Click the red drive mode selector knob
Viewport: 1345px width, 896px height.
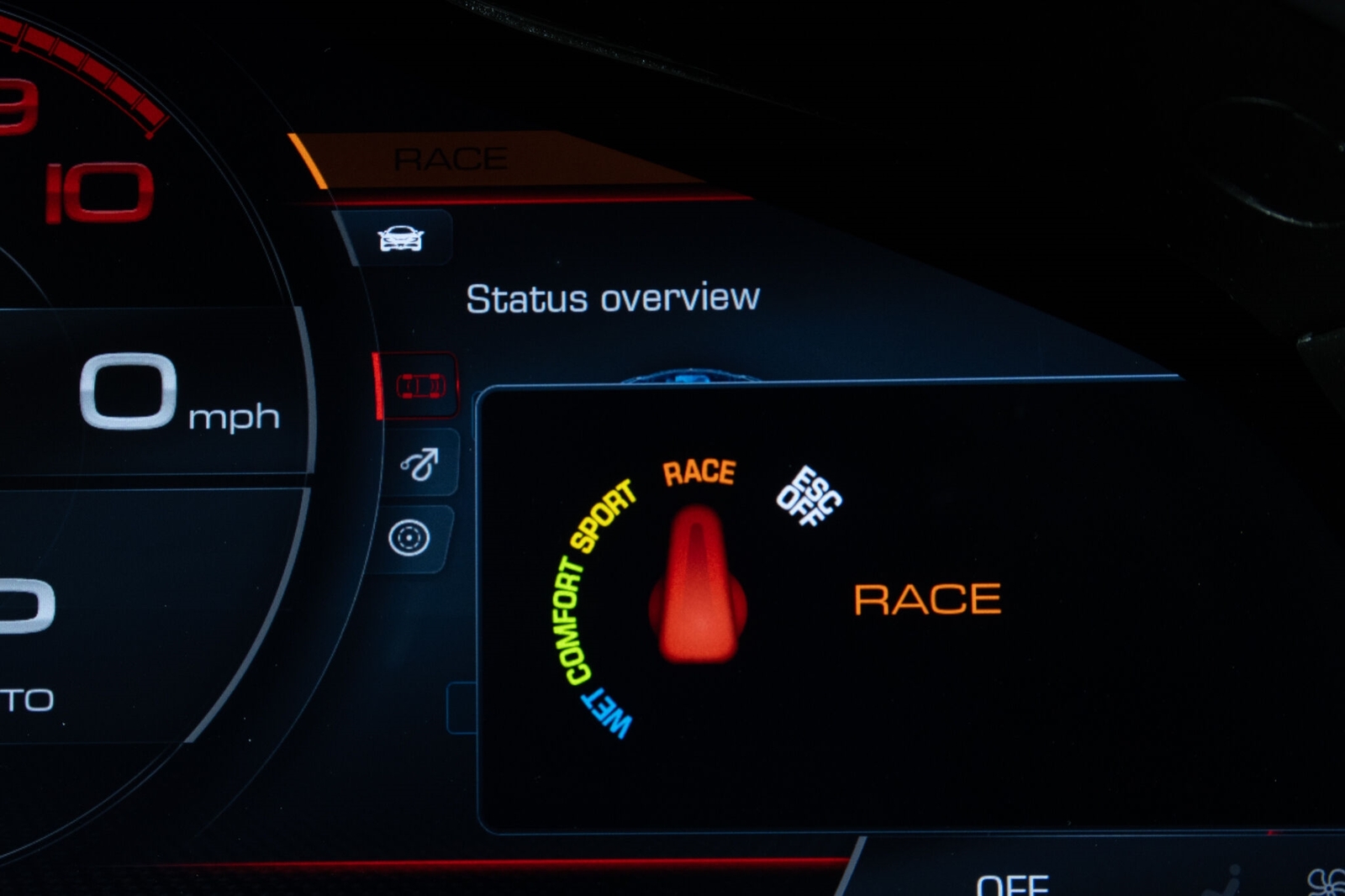(698, 588)
